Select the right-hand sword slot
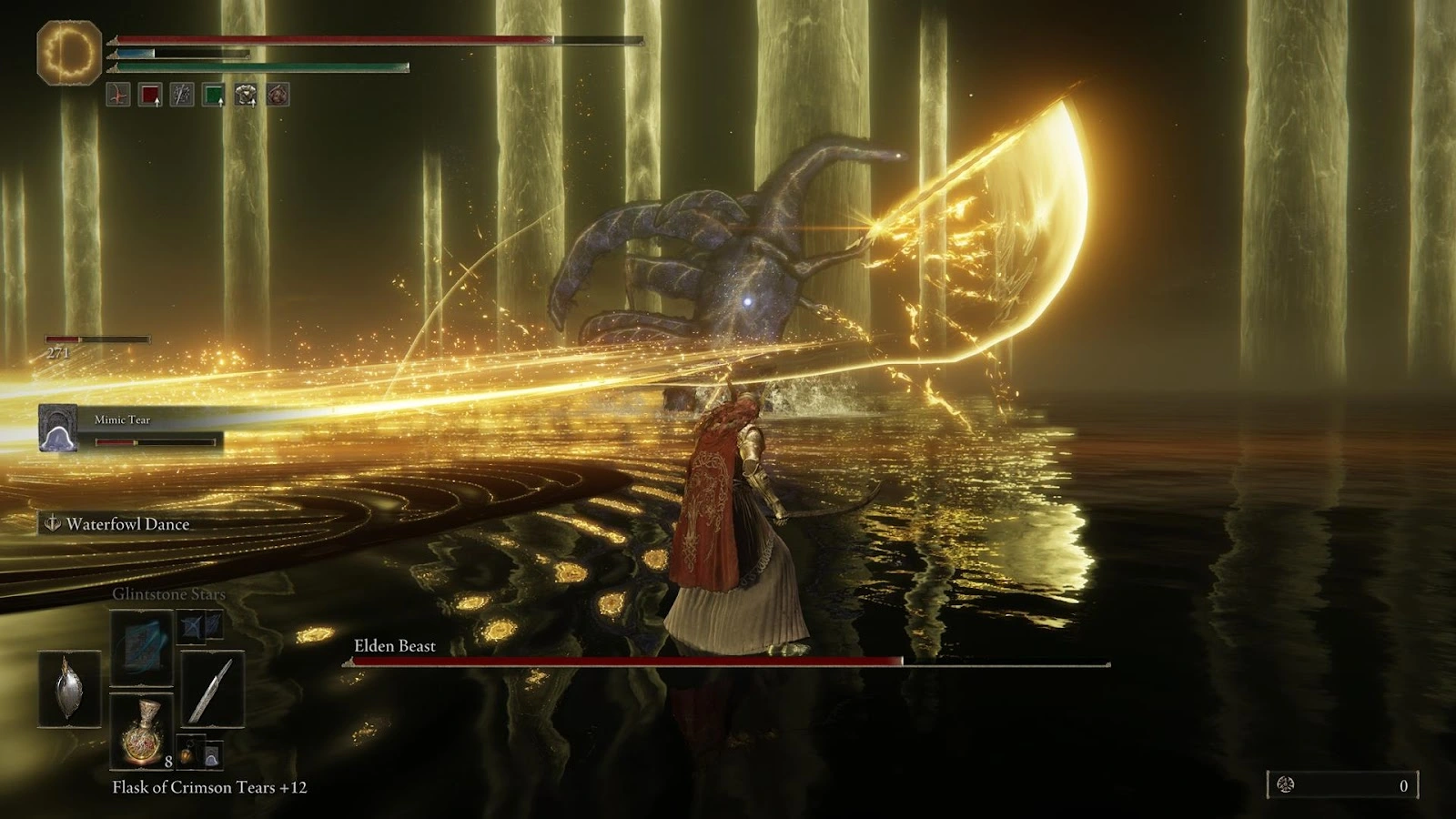This screenshot has height=819, width=1456. pyautogui.click(x=212, y=689)
